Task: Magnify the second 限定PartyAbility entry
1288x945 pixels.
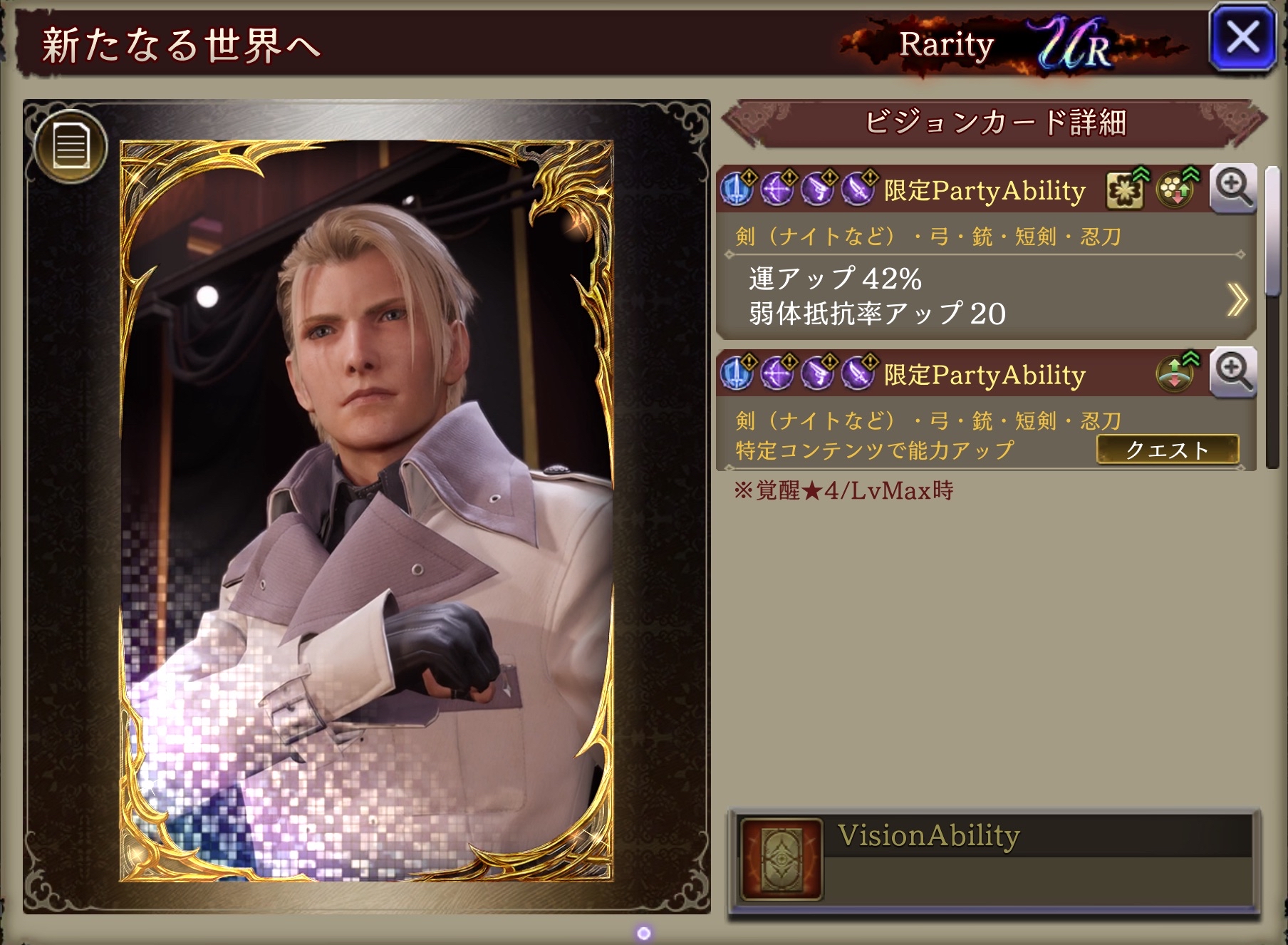Action: [1233, 373]
